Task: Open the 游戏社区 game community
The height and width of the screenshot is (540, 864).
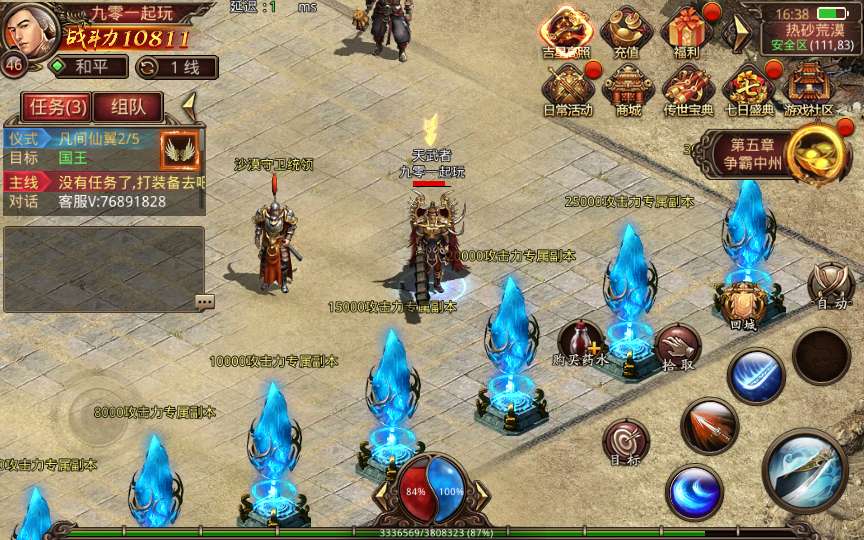Action: pyautogui.click(x=808, y=88)
